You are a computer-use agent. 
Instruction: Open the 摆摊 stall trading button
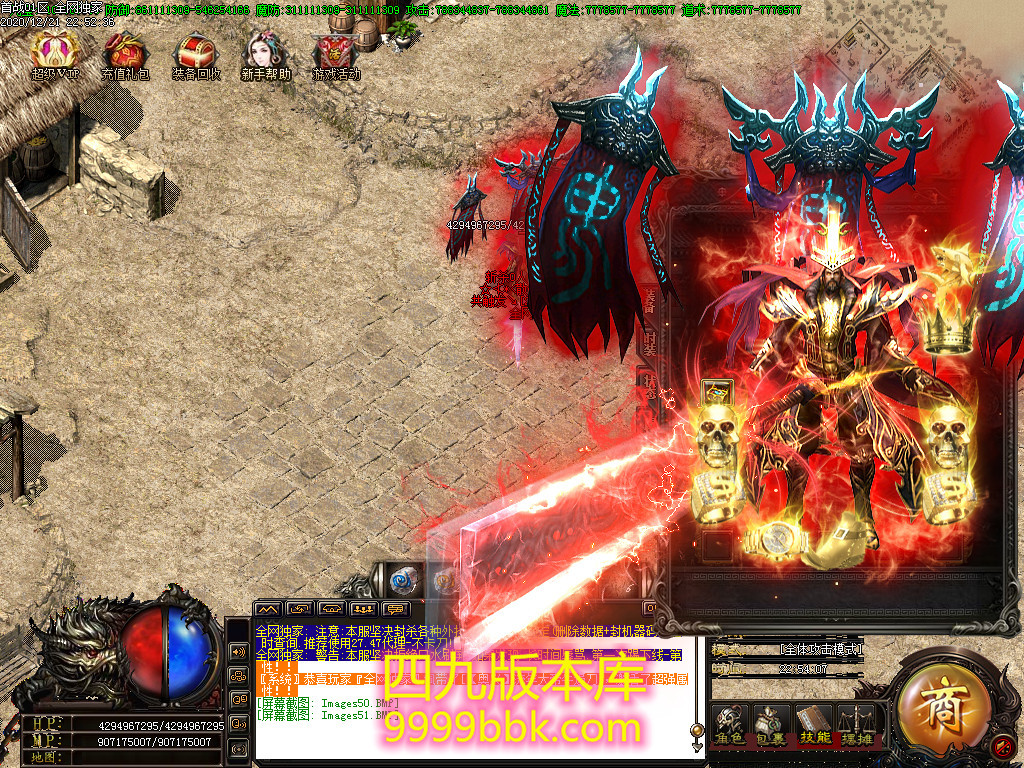[x=854, y=724]
